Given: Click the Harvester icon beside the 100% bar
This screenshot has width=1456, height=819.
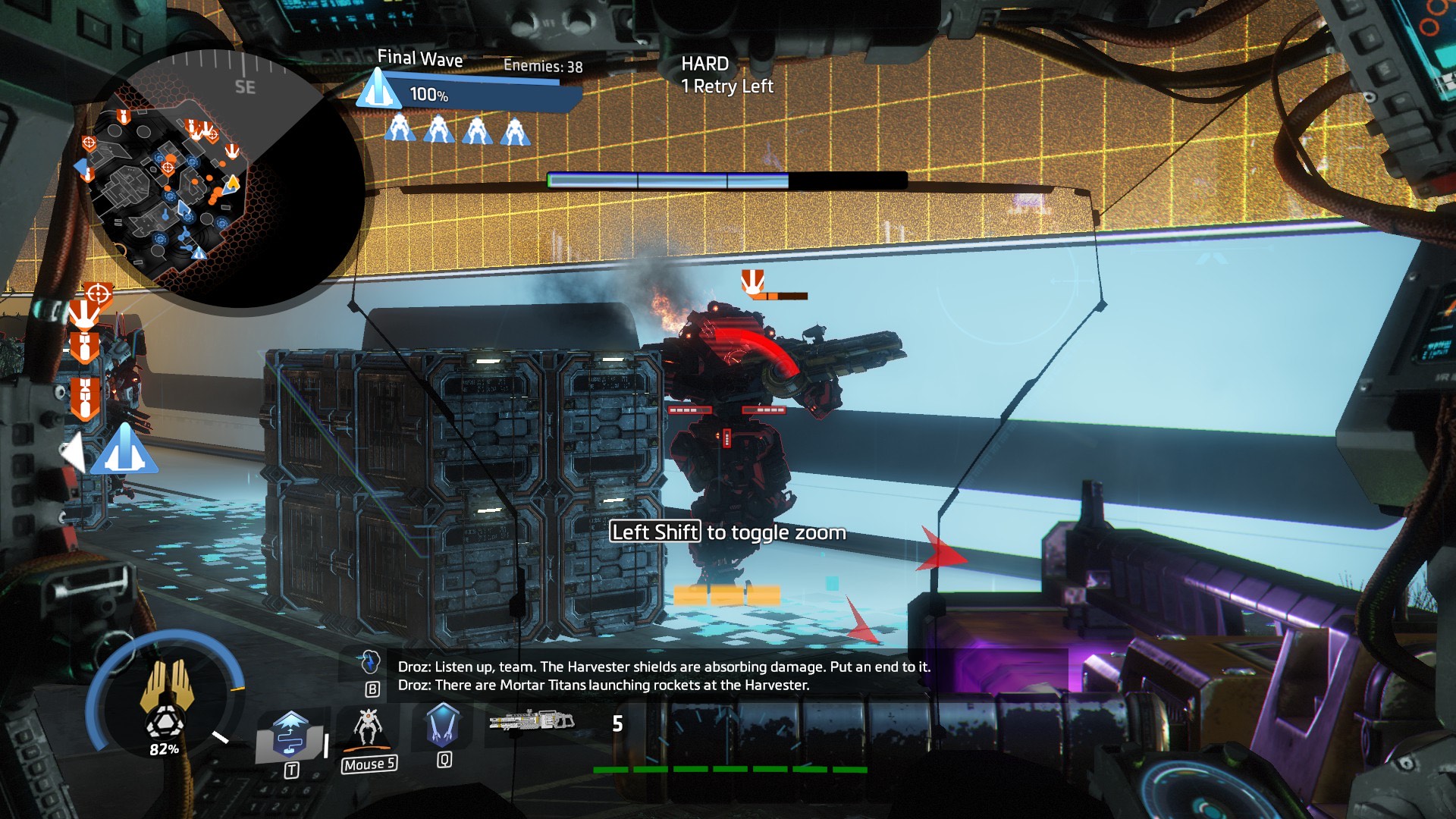Looking at the screenshot, I should (378, 90).
